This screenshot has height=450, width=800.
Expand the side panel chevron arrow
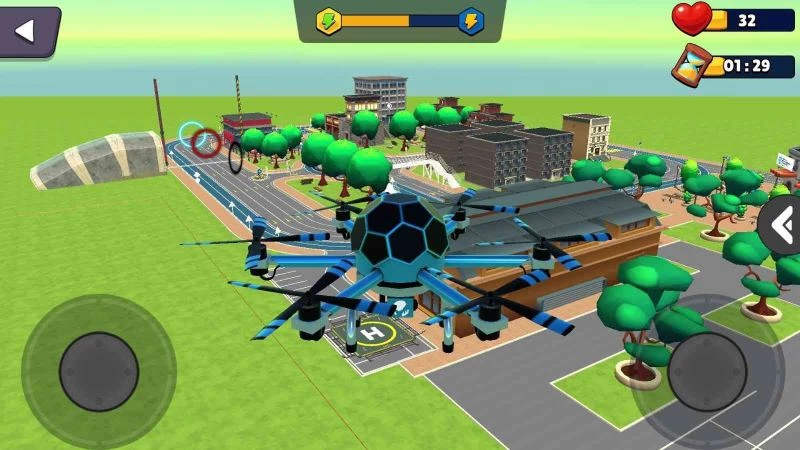tap(781, 226)
